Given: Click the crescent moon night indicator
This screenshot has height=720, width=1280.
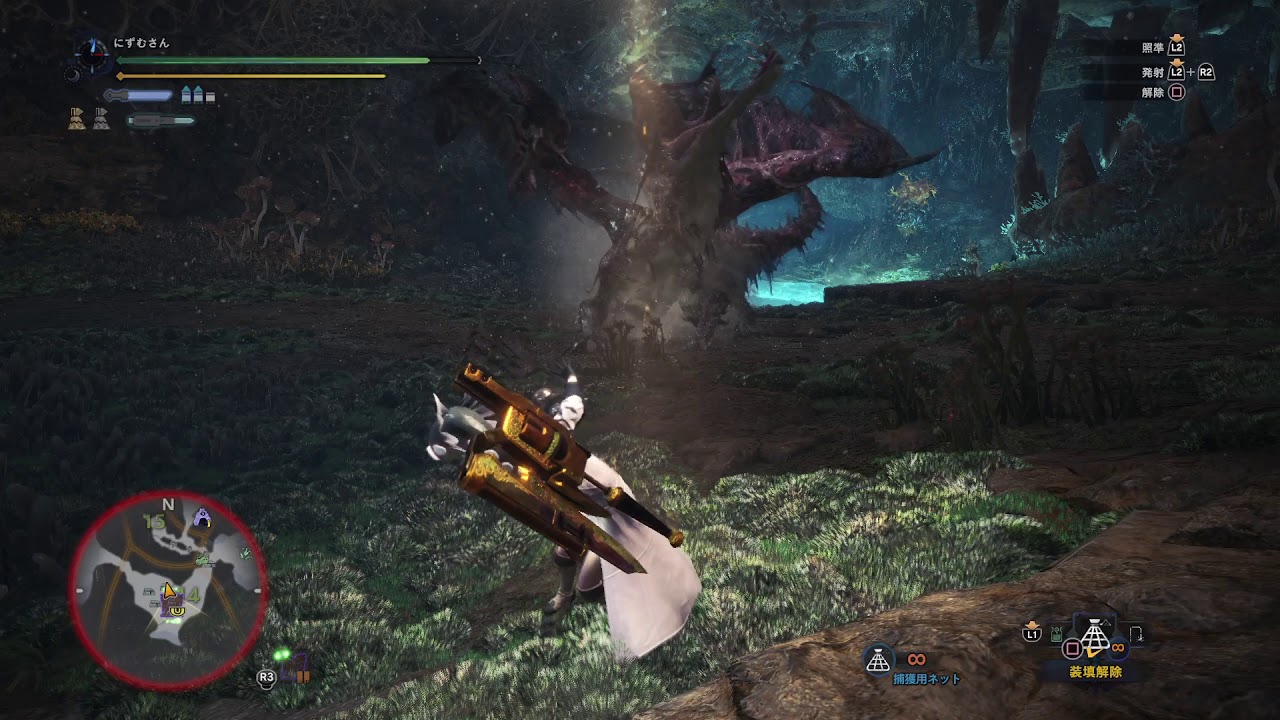Looking at the screenshot, I should tap(72, 74).
